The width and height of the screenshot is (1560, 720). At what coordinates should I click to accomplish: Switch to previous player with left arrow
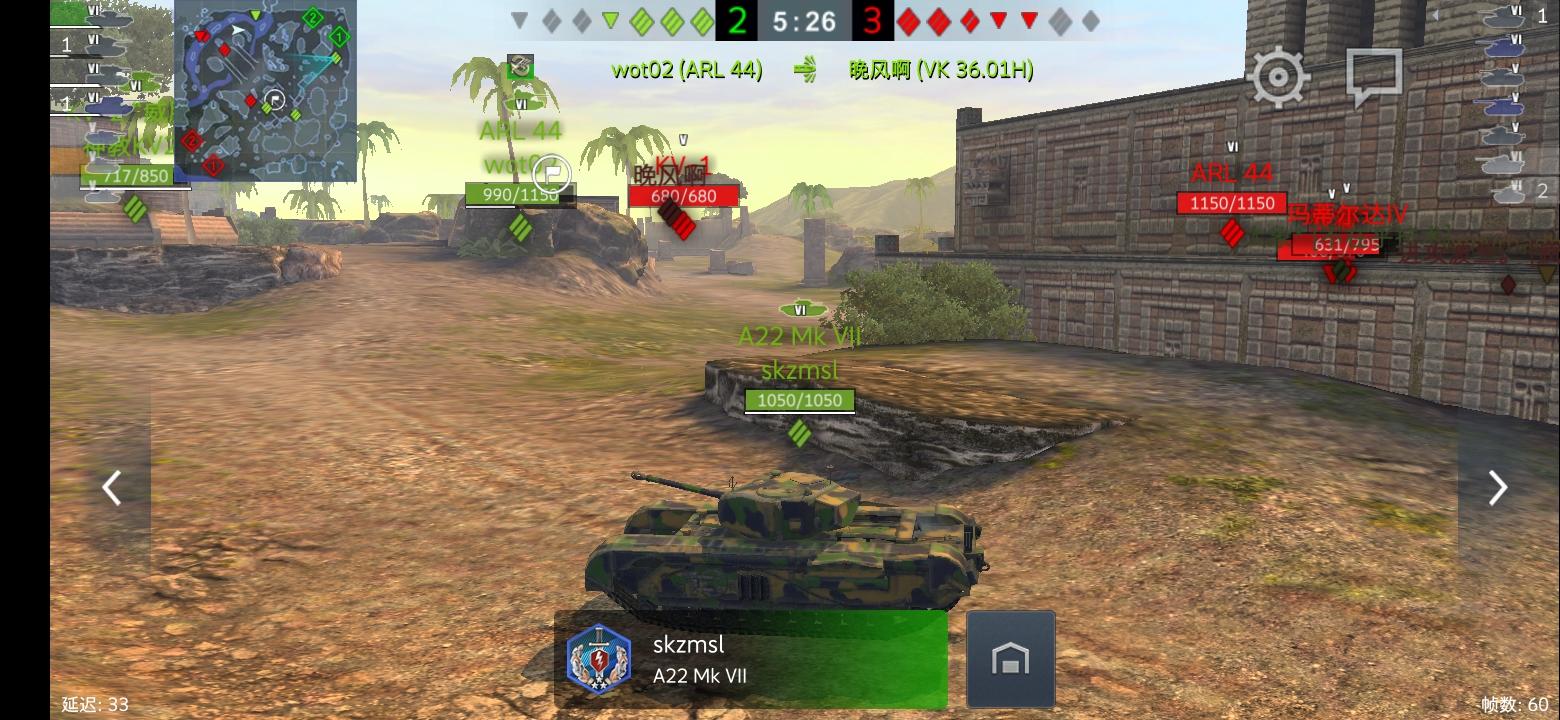pyautogui.click(x=110, y=487)
